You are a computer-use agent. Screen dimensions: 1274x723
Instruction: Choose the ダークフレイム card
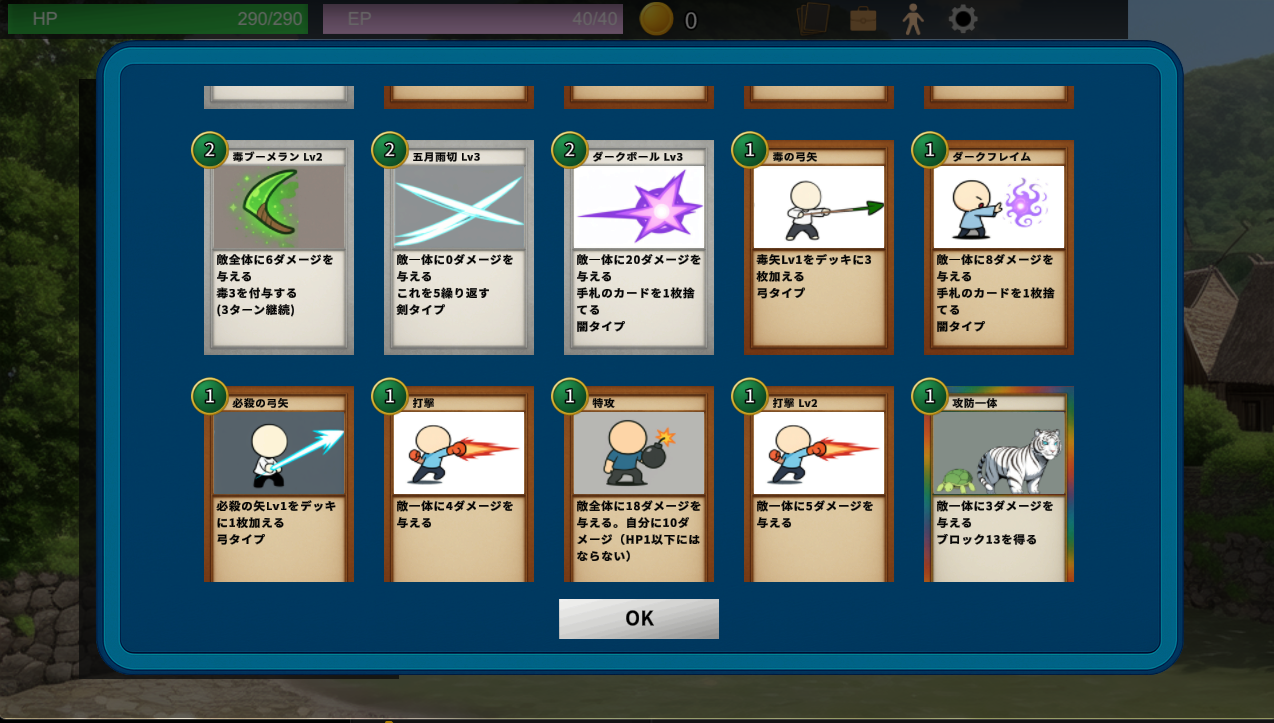click(x=999, y=248)
